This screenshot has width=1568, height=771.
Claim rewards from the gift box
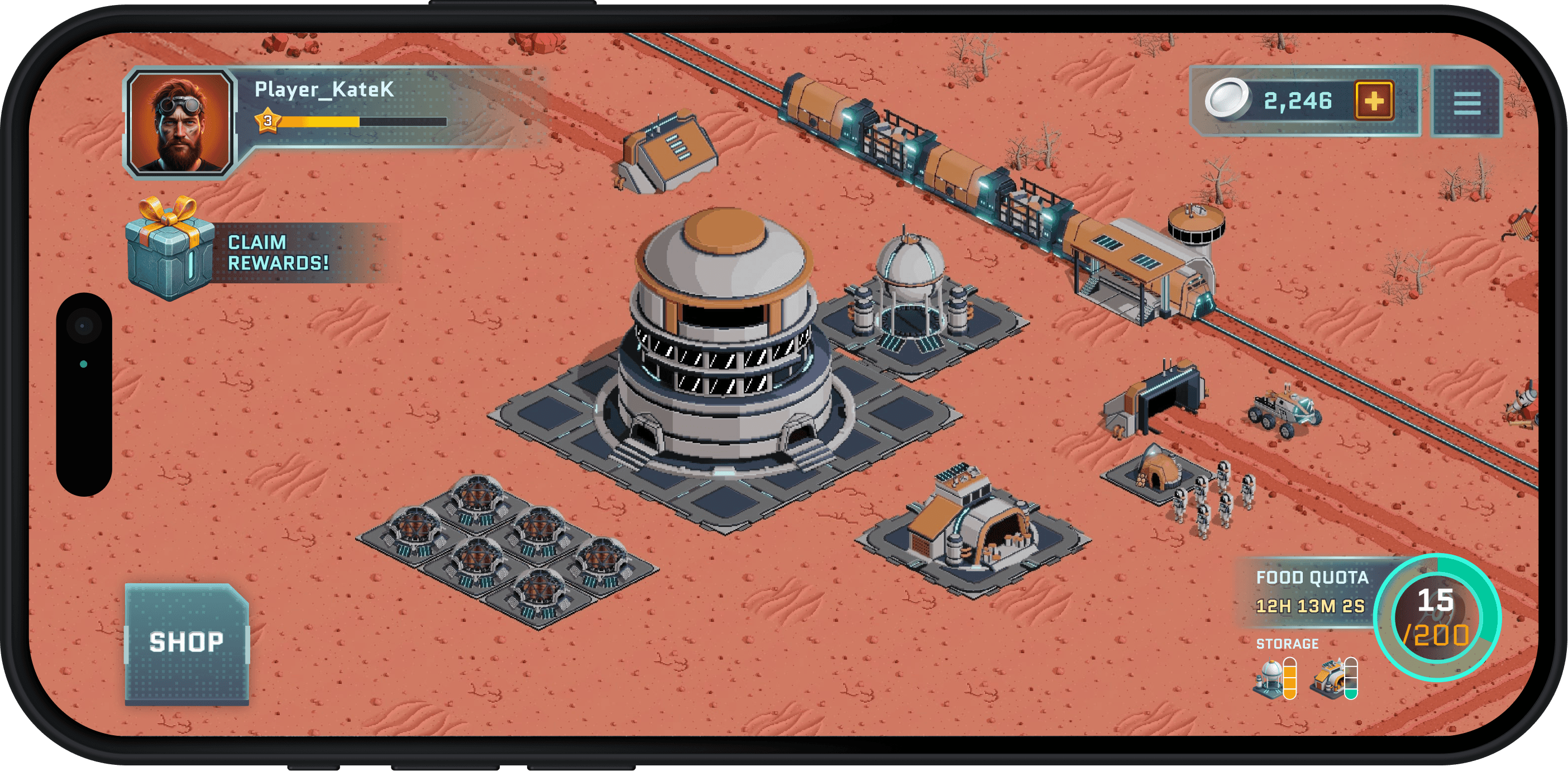171,250
